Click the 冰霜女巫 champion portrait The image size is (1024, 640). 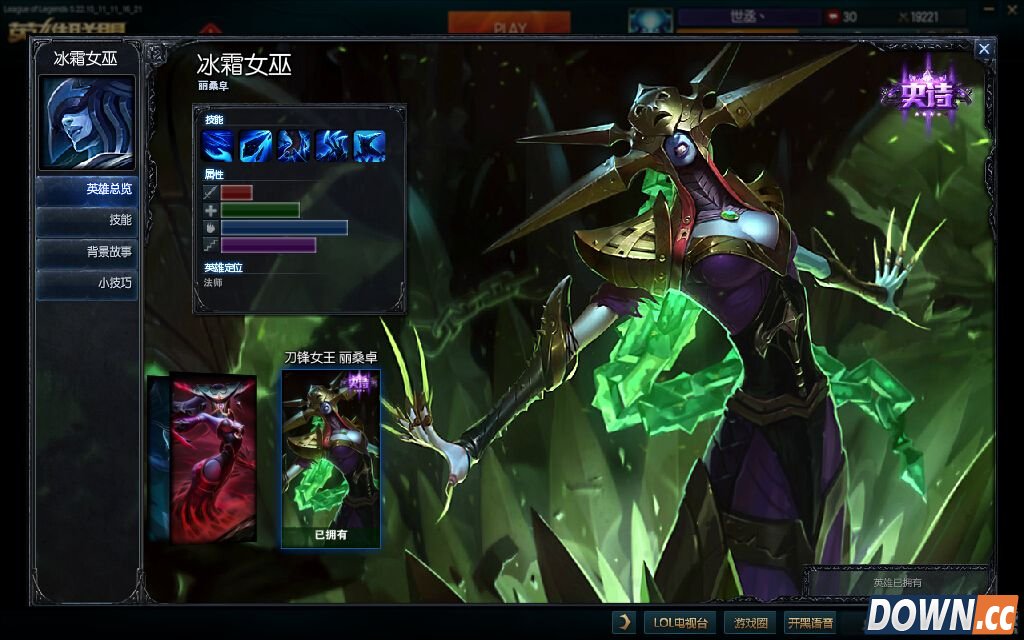tap(86, 122)
